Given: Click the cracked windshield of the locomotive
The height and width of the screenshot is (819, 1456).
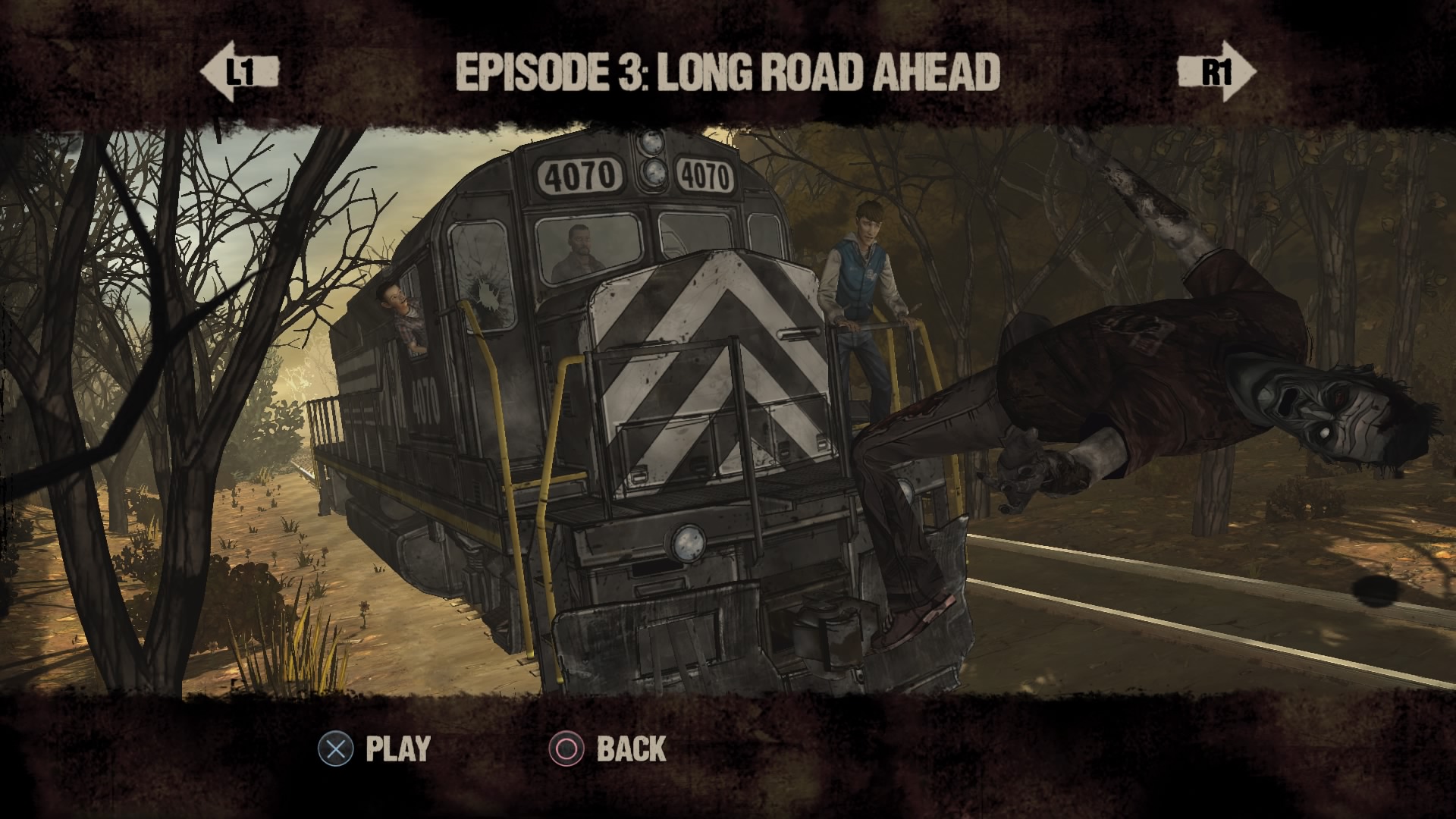Looking at the screenshot, I should click(x=483, y=273).
